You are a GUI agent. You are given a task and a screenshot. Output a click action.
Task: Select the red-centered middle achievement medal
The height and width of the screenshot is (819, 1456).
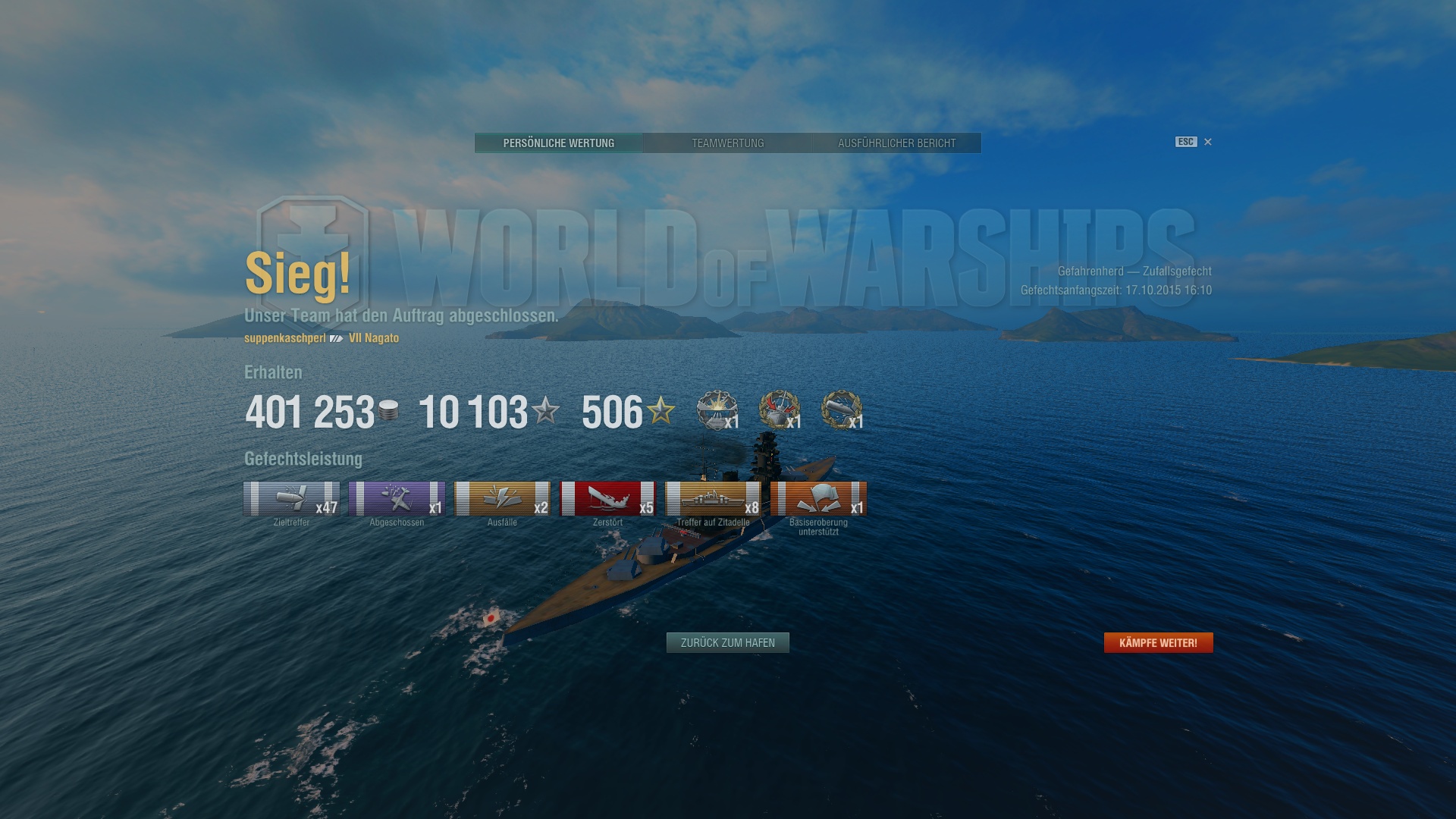pos(779,410)
